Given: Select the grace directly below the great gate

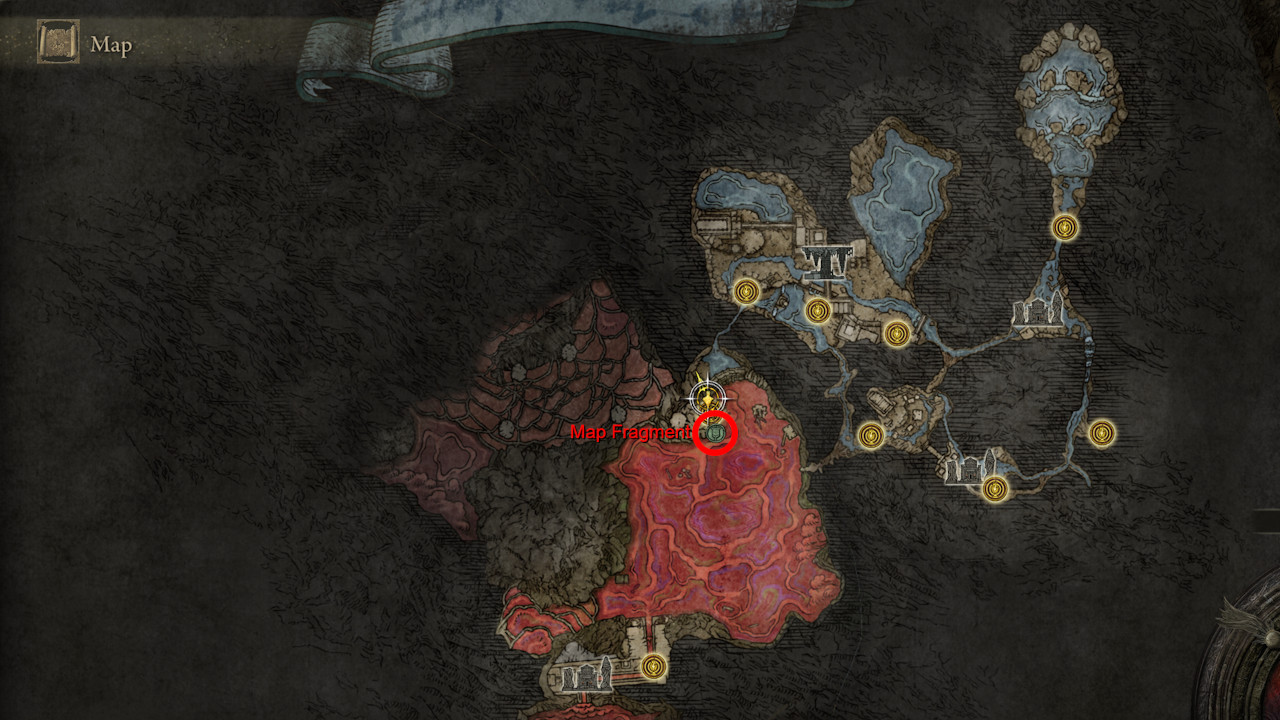Looking at the screenshot, I should pos(817,312).
